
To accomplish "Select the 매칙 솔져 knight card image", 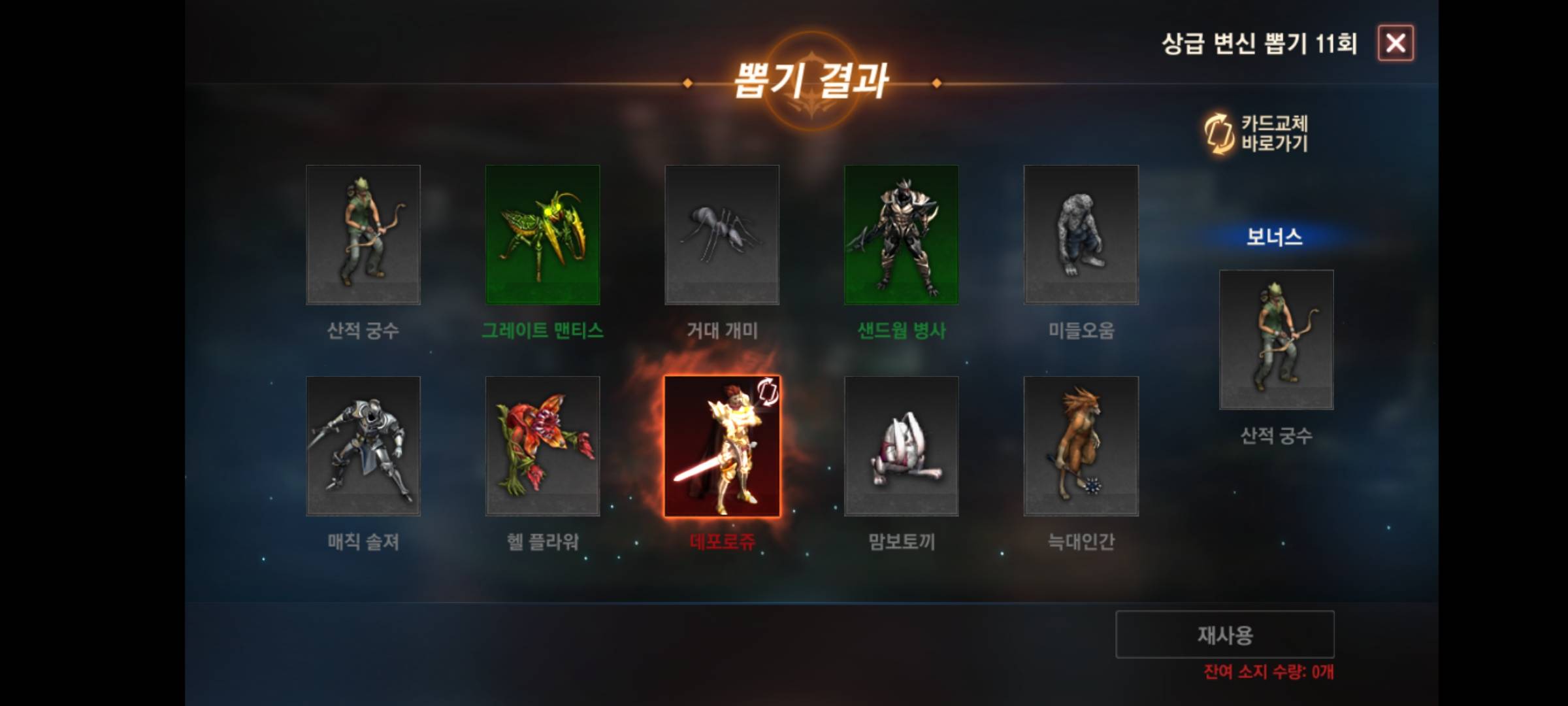I will (x=365, y=446).
